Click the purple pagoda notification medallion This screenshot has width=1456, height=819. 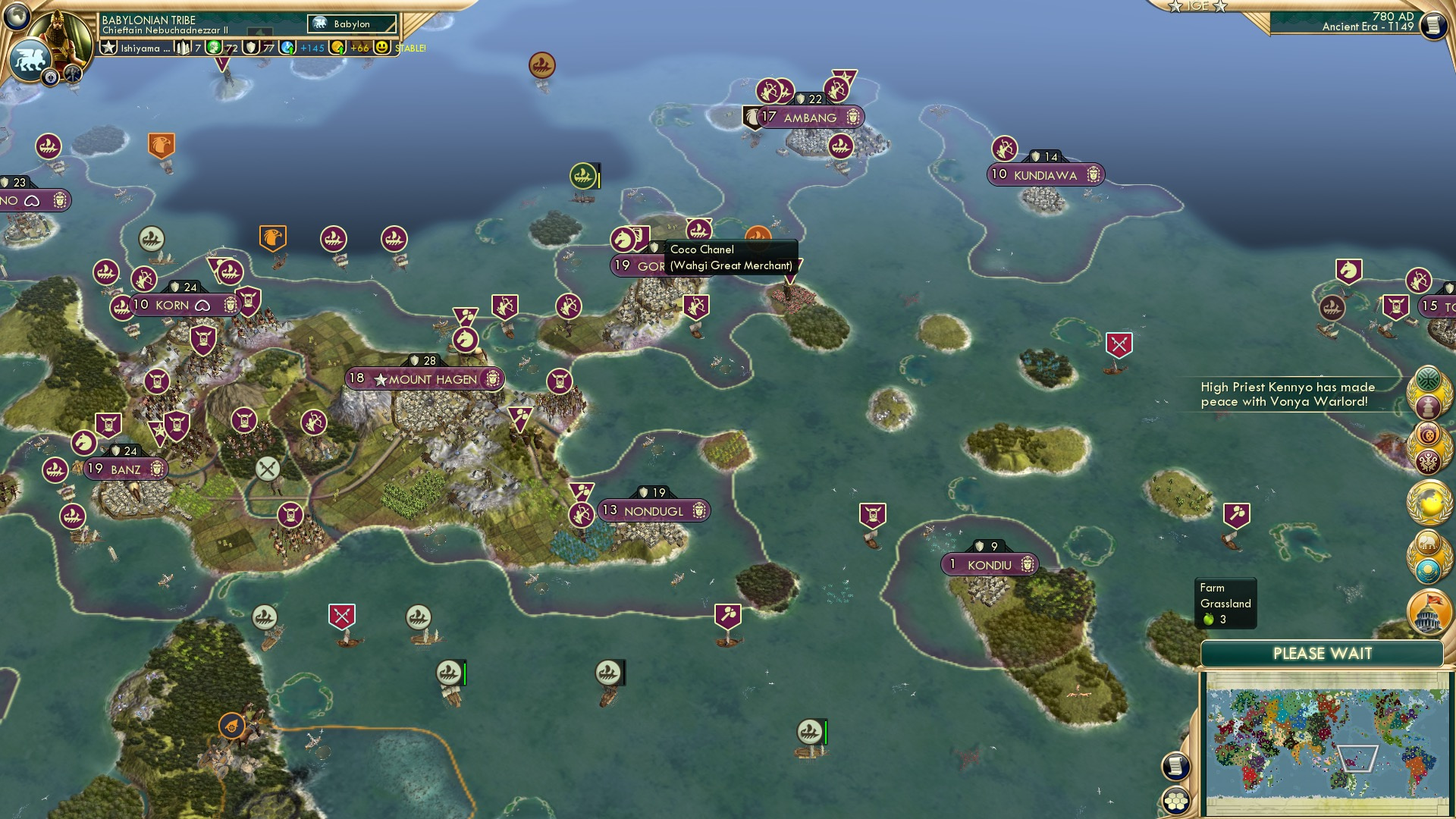(1429, 406)
